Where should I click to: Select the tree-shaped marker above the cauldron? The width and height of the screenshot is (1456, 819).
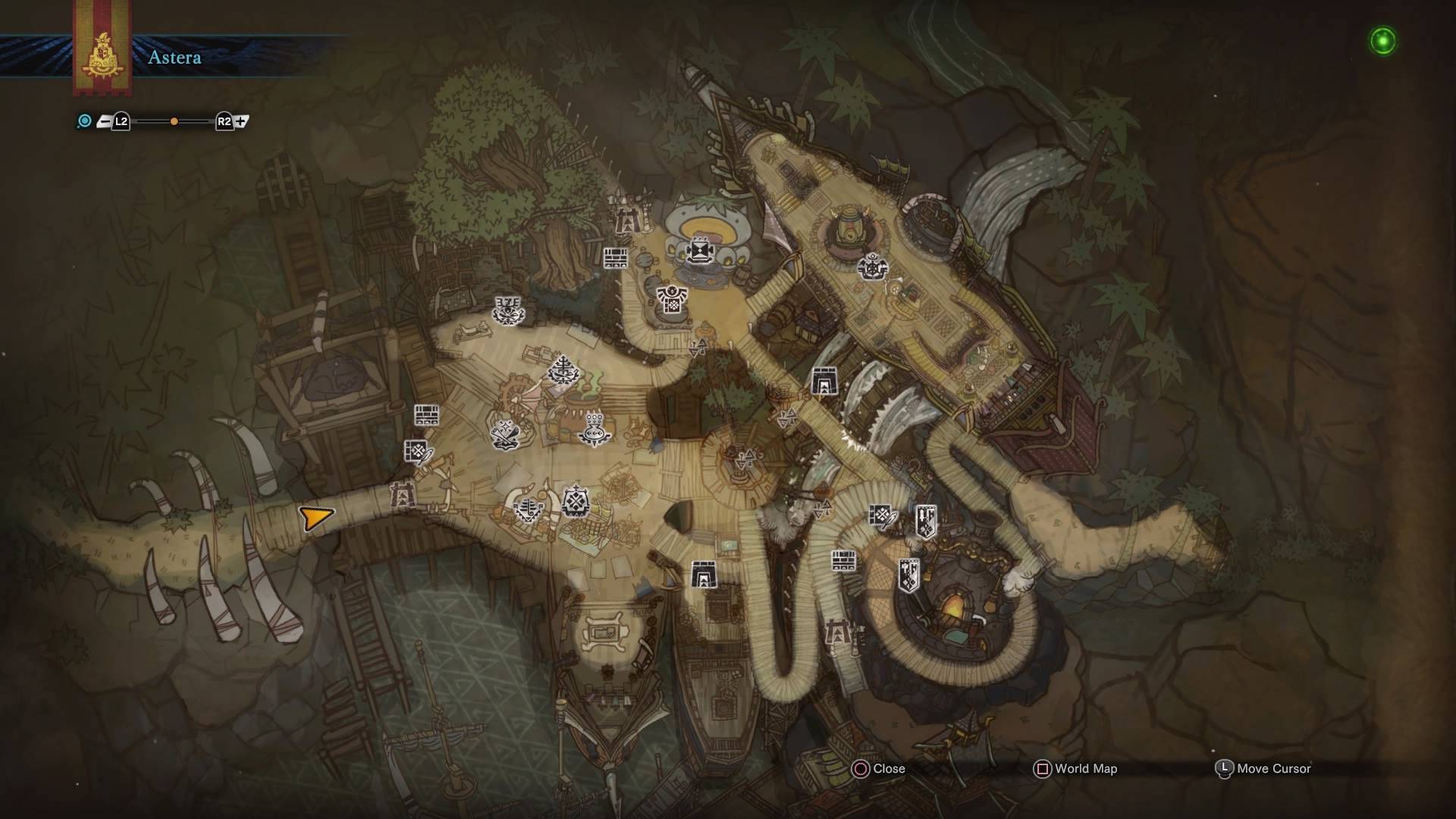tap(563, 371)
